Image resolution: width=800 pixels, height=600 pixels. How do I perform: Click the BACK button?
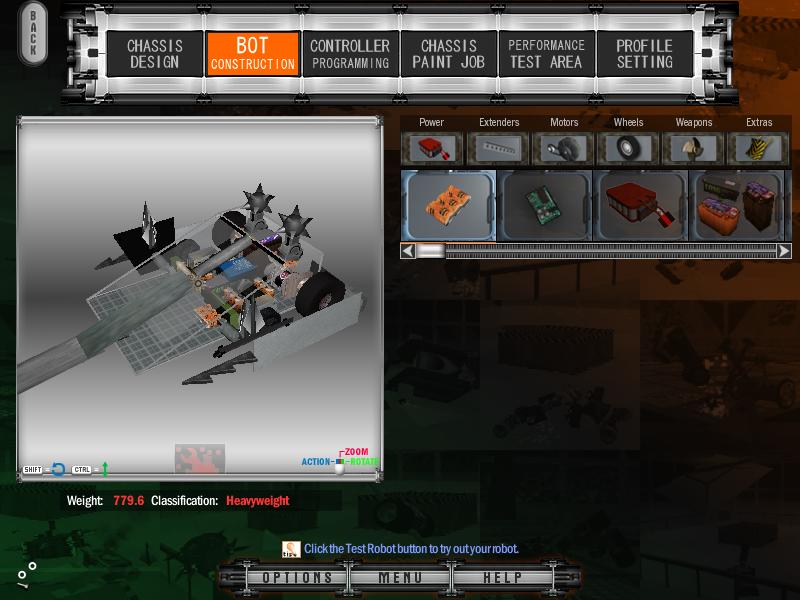[x=33, y=35]
